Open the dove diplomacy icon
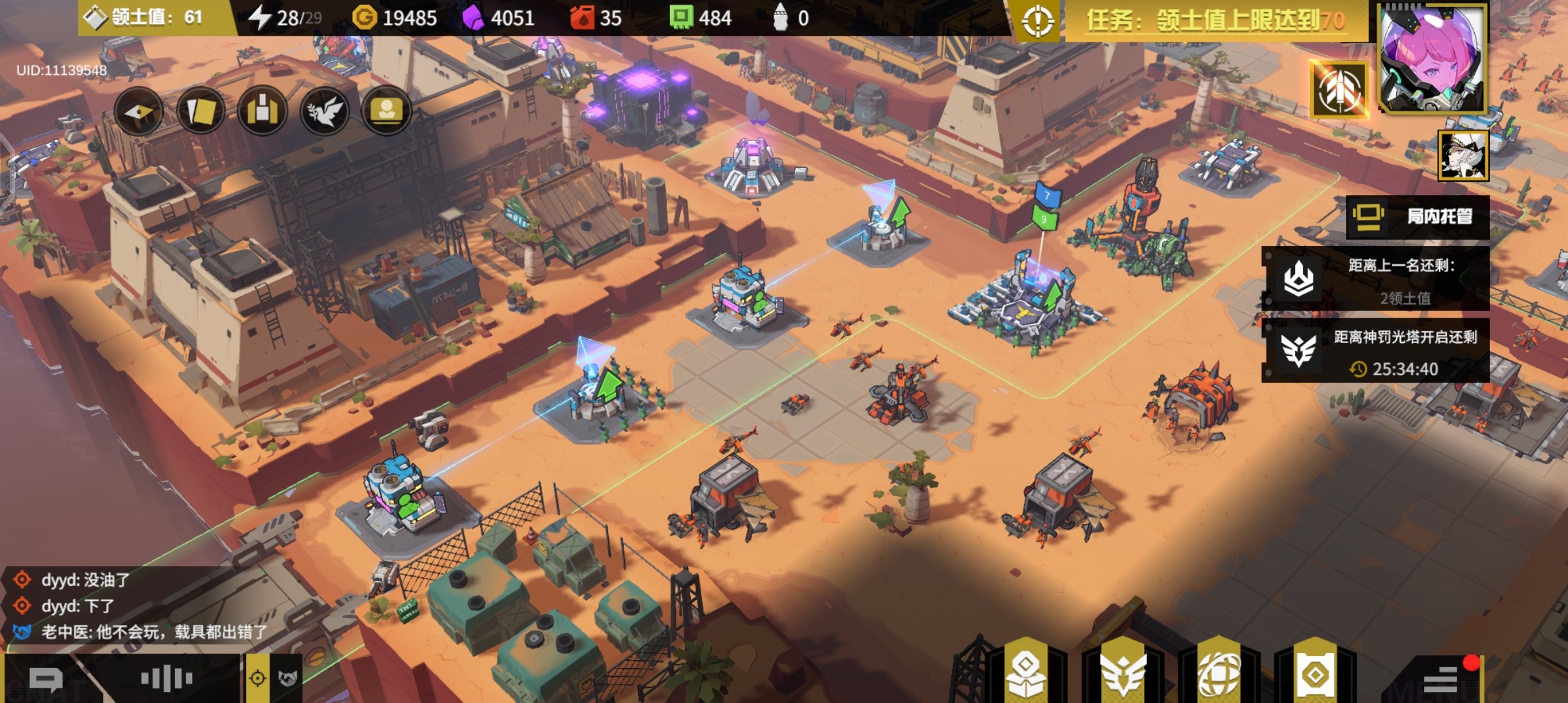The width and height of the screenshot is (1568, 703). [324, 111]
